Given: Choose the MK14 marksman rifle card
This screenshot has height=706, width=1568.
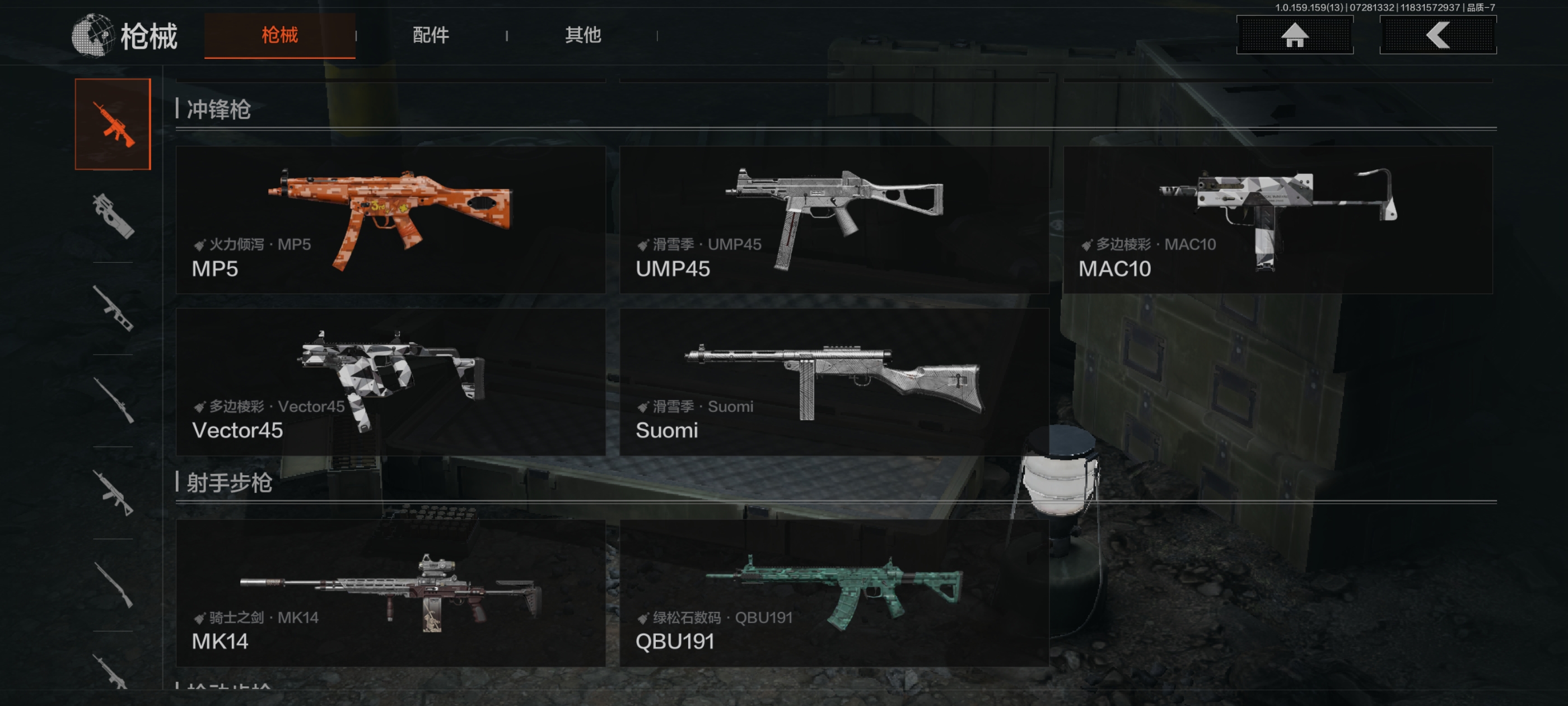Looking at the screenshot, I should (390, 593).
